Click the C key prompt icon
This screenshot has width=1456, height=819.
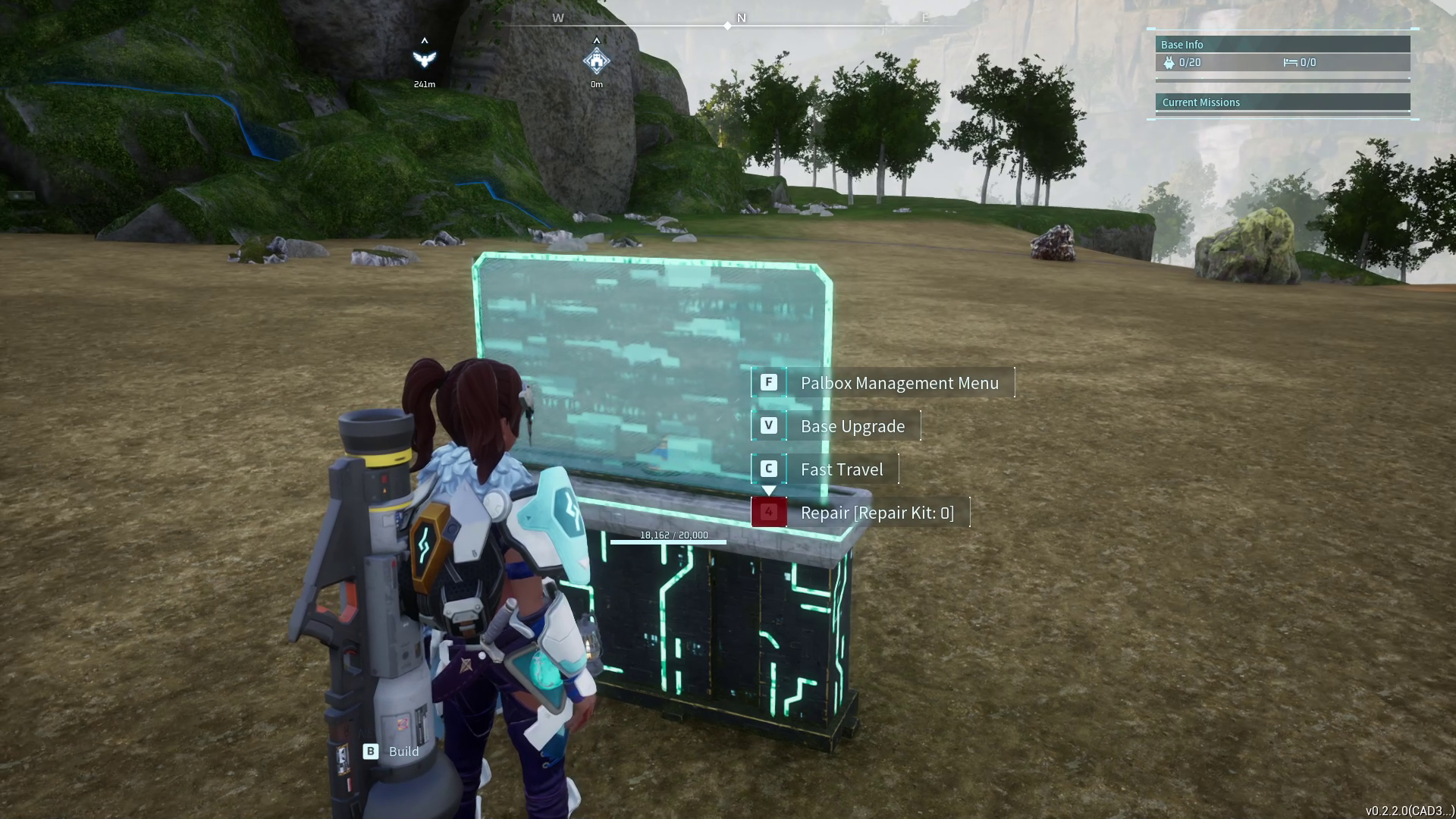[769, 469]
